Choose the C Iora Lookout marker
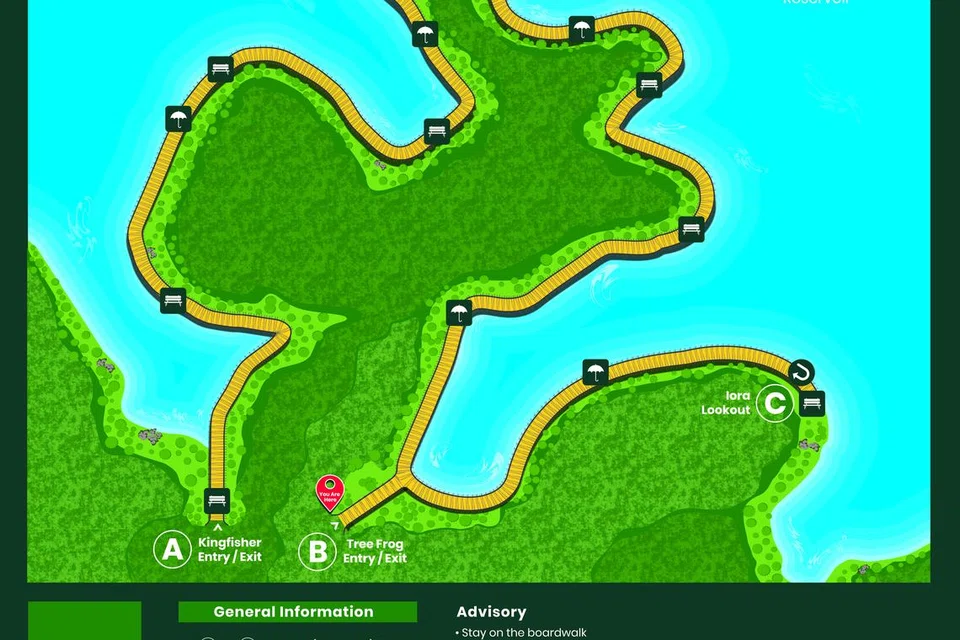The width and height of the screenshot is (960, 640). tap(774, 403)
